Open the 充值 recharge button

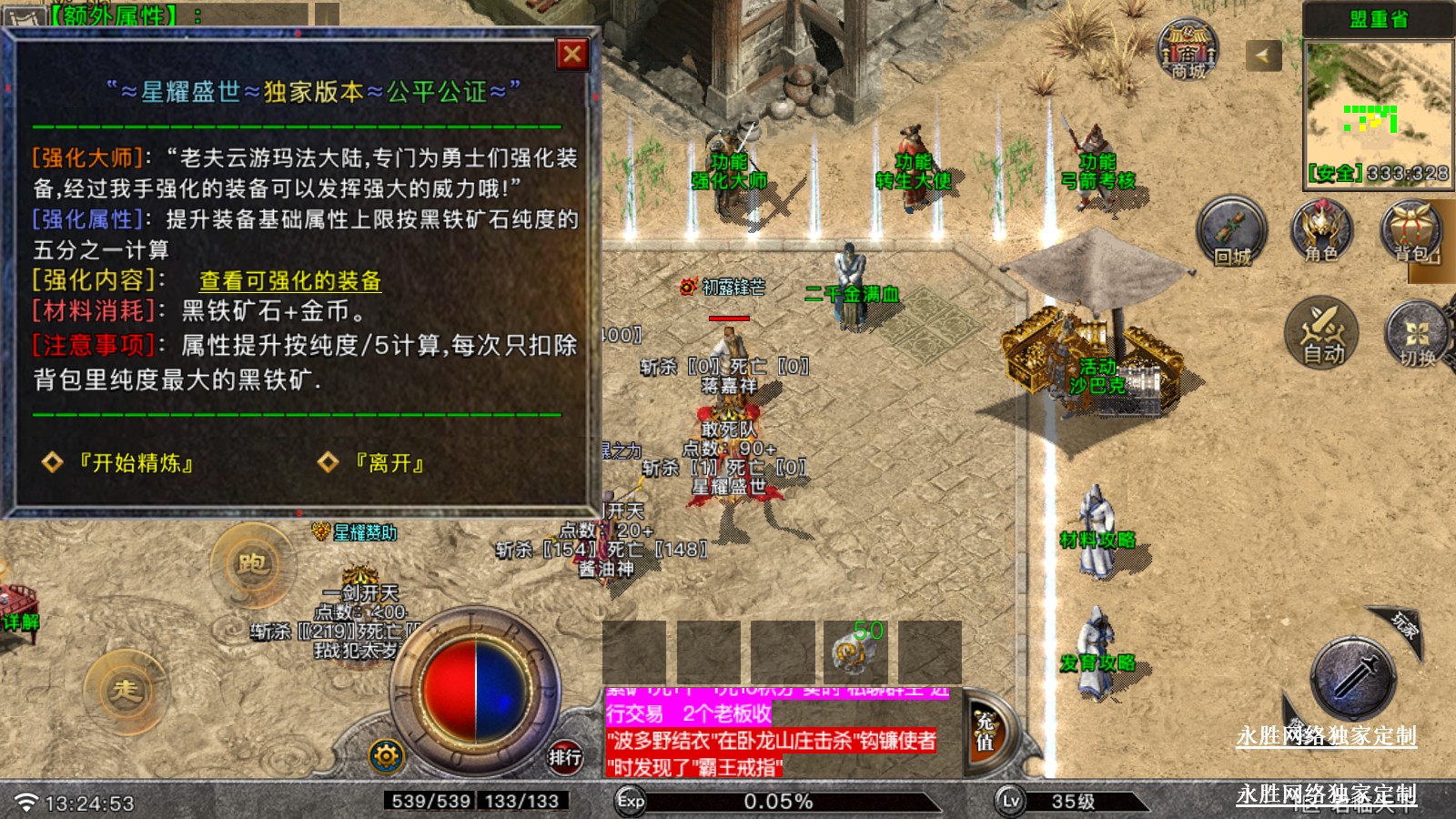(985, 733)
